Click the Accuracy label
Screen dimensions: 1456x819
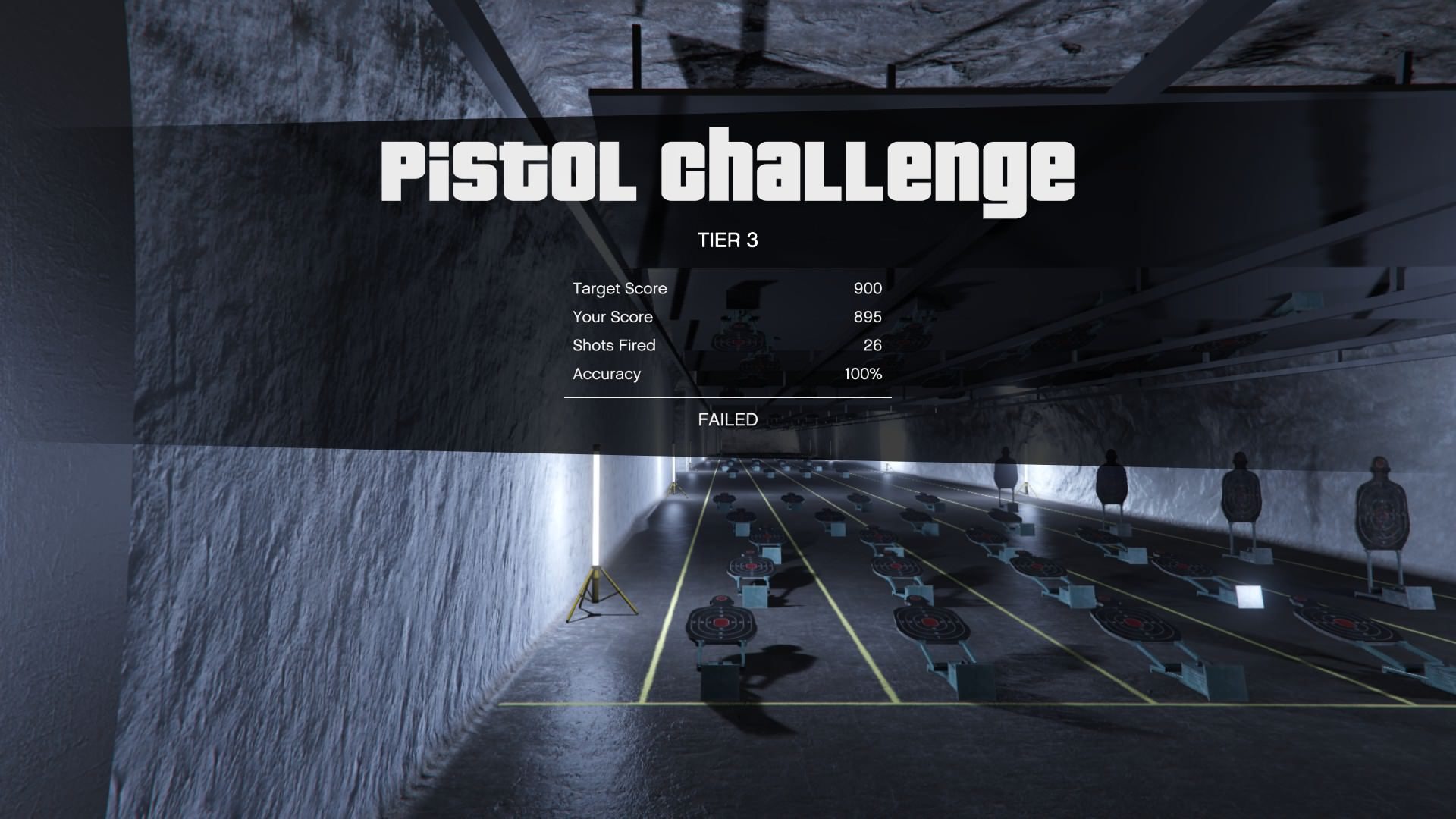pyautogui.click(x=607, y=374)
